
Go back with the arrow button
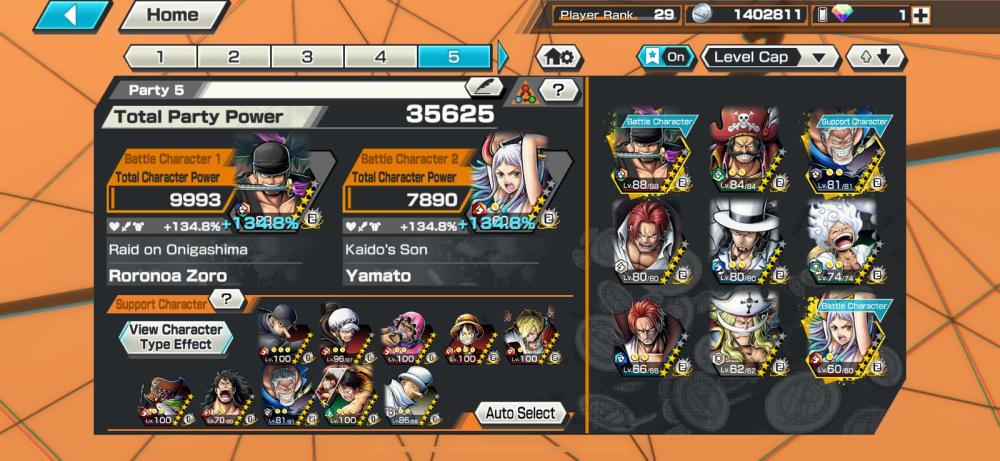(70, 16)
